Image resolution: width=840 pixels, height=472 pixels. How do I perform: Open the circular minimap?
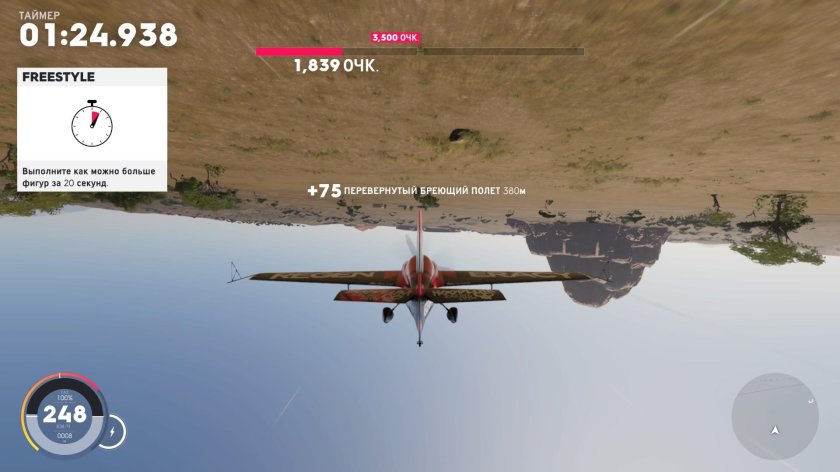tap(775, 416)
